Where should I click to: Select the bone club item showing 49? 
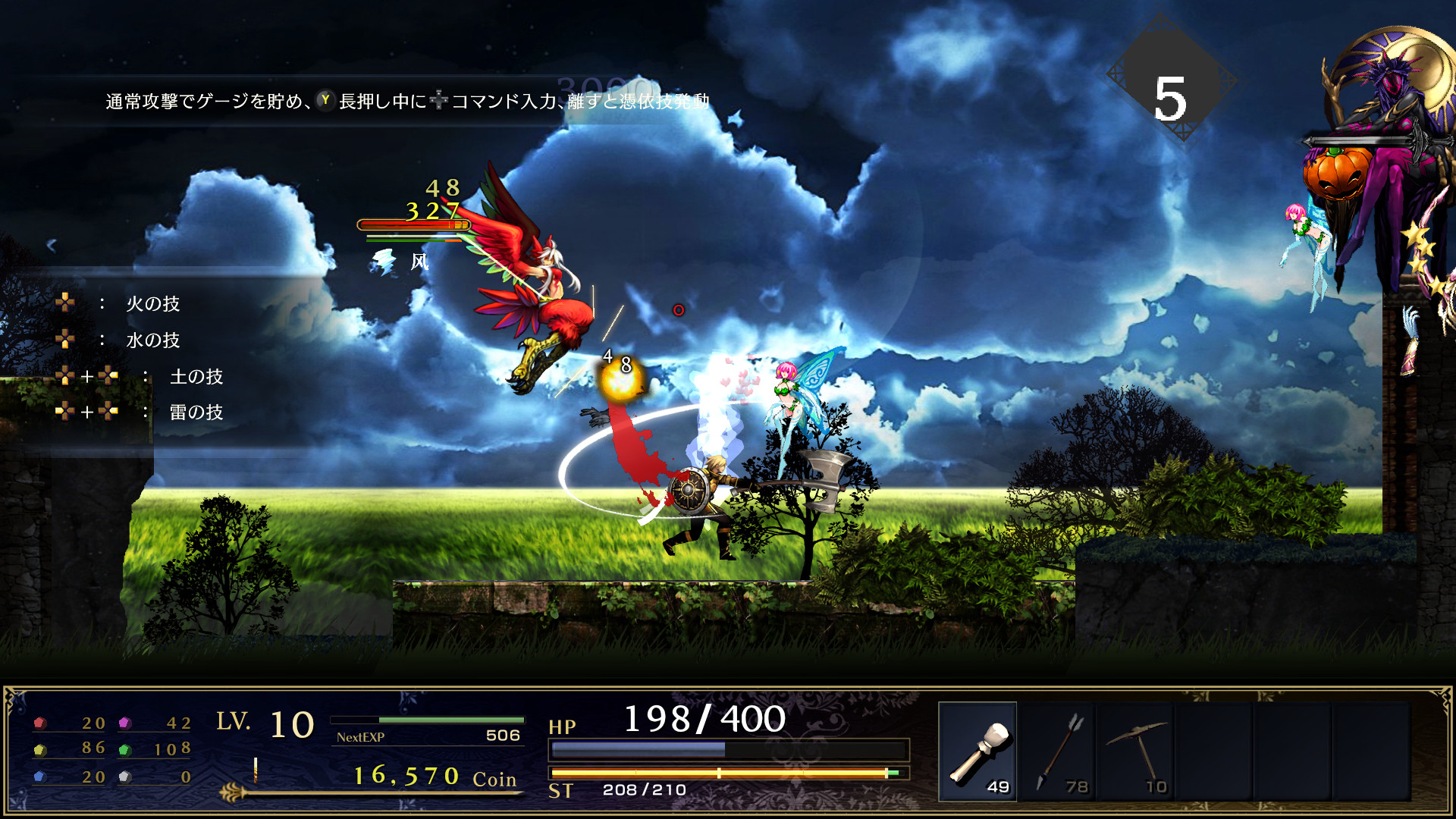[x=979, y=751]
